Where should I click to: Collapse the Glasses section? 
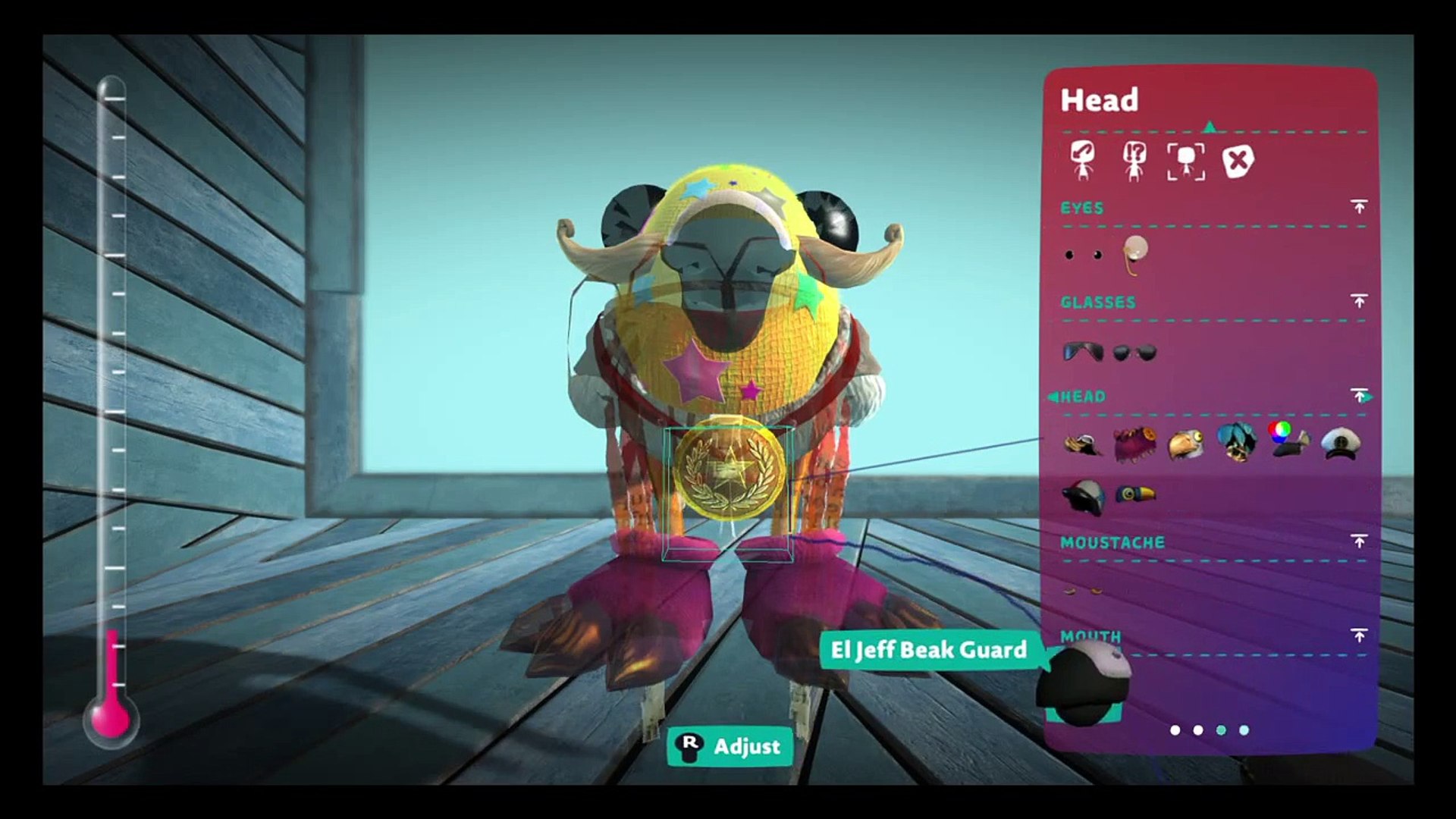pos(1359,302)
